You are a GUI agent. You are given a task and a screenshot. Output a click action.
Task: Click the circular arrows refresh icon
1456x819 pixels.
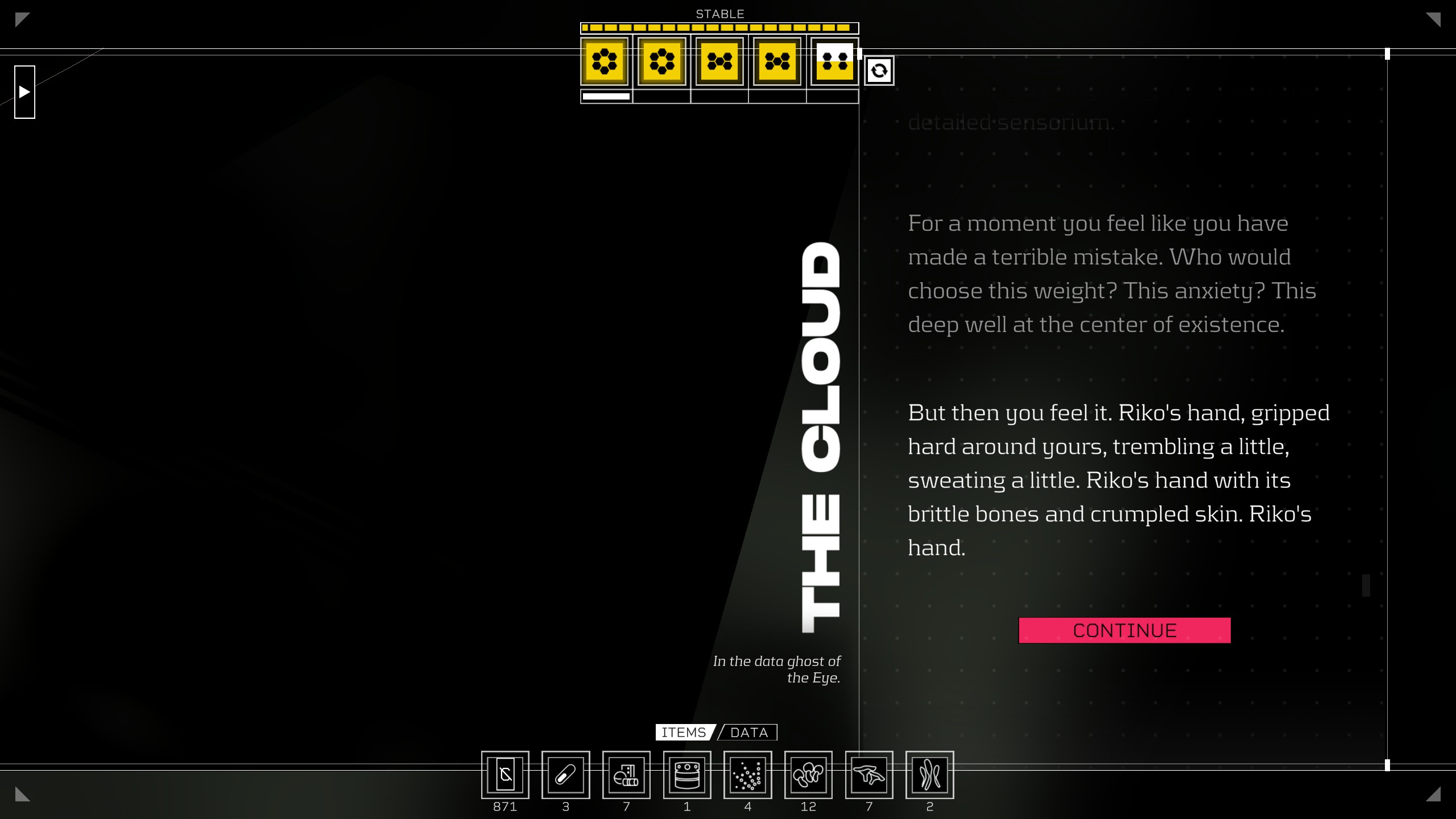(x=879, y=71)
